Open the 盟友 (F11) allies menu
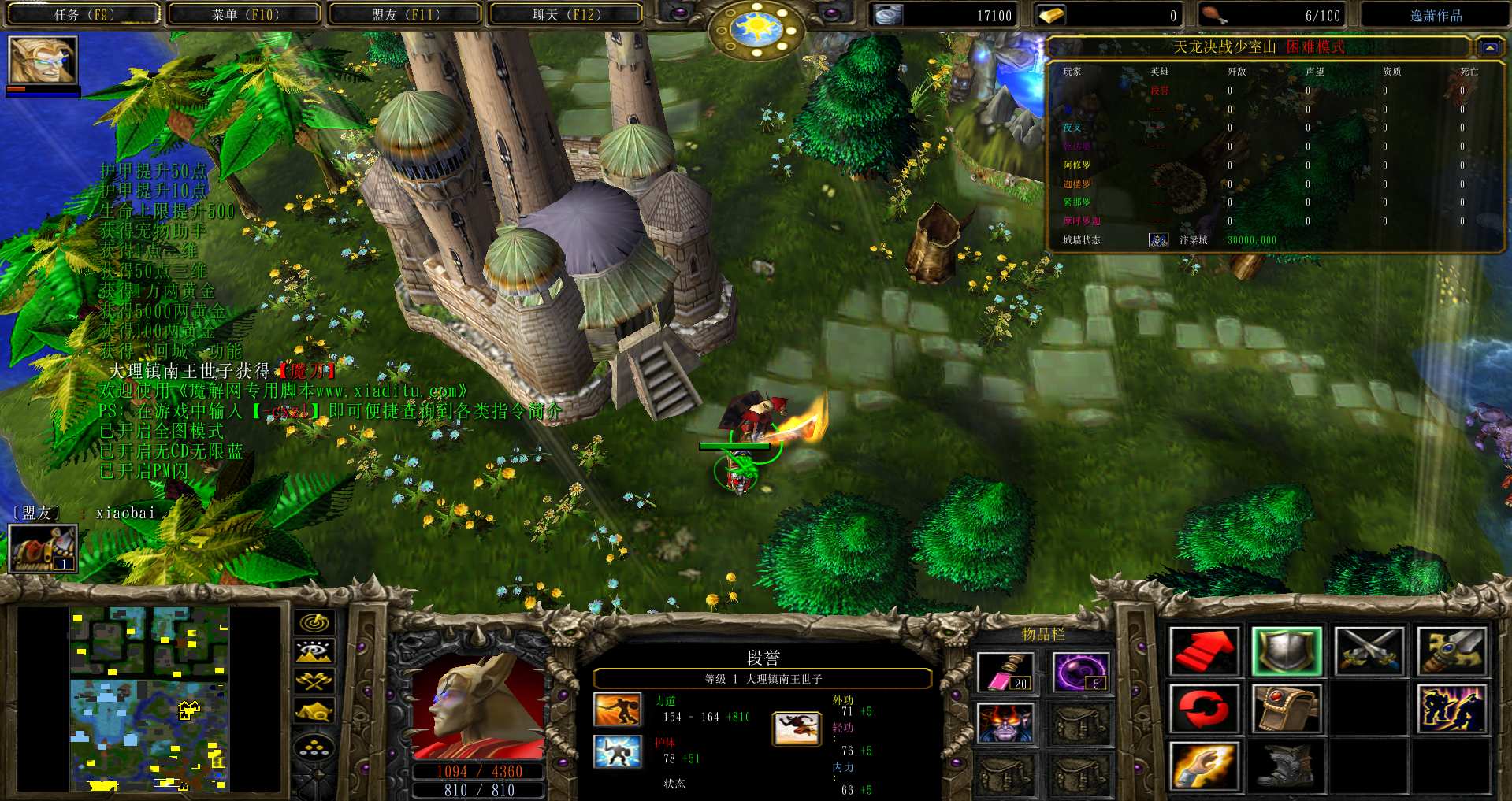Screen dimensions: 1512x801 click(x=405, y=14)
